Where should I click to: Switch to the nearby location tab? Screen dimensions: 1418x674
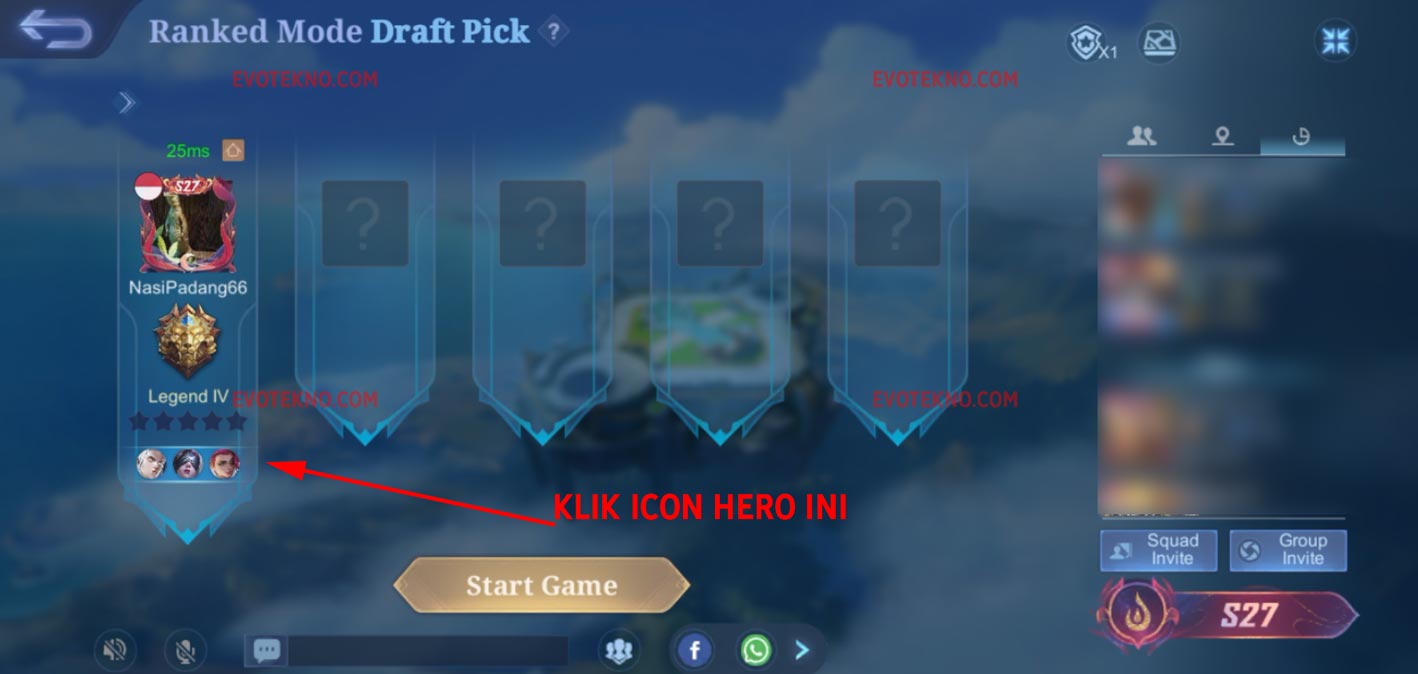1222,137
